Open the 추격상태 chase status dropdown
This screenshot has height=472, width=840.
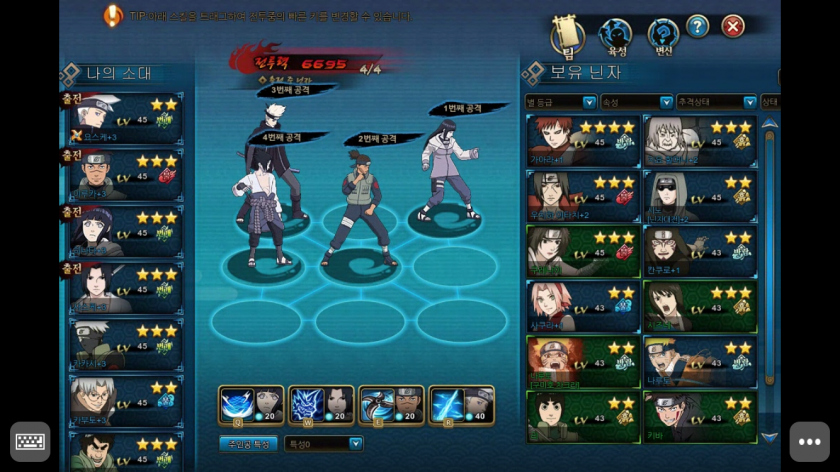pyautogui.click(x=716, y=102)
